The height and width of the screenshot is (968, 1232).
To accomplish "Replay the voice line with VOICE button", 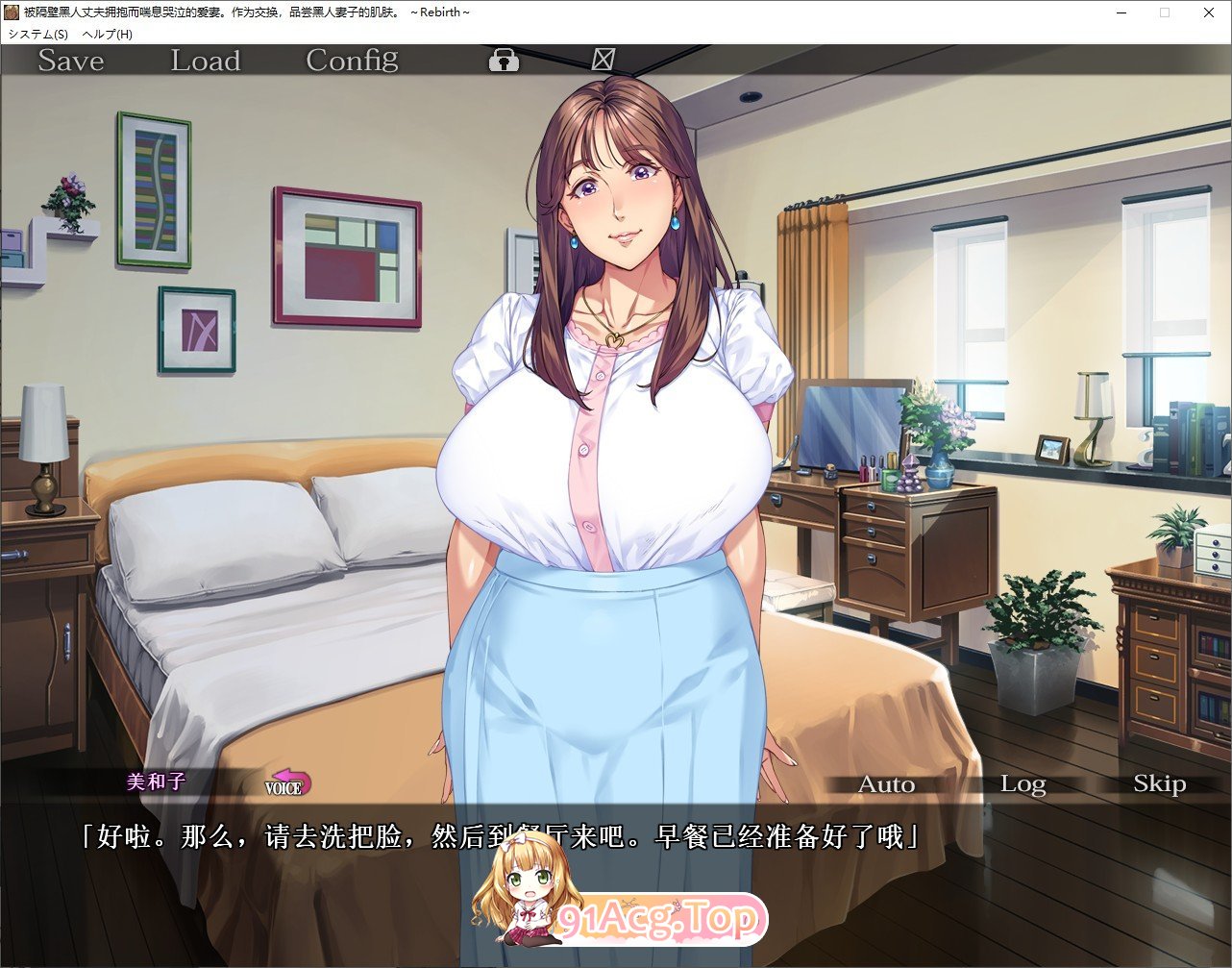I will [287, 783].
